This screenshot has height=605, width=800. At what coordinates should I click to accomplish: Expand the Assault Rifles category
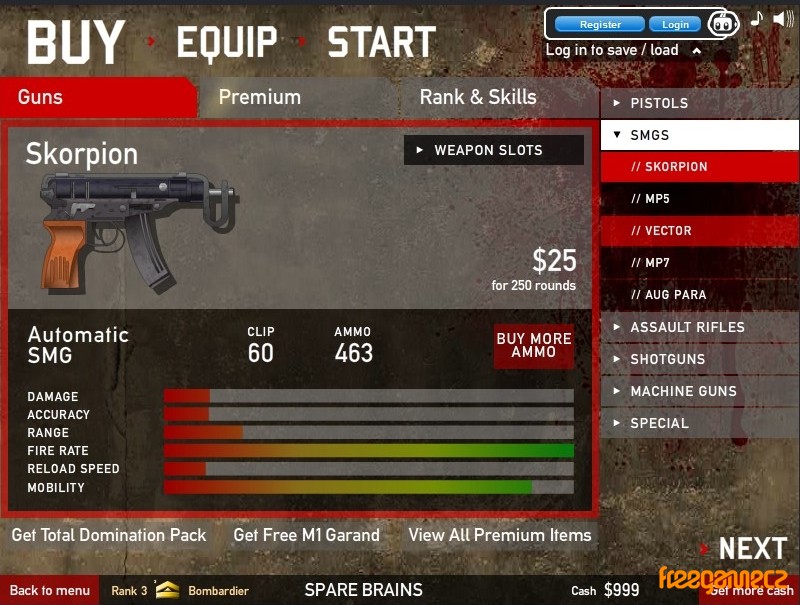click(699, 327)
